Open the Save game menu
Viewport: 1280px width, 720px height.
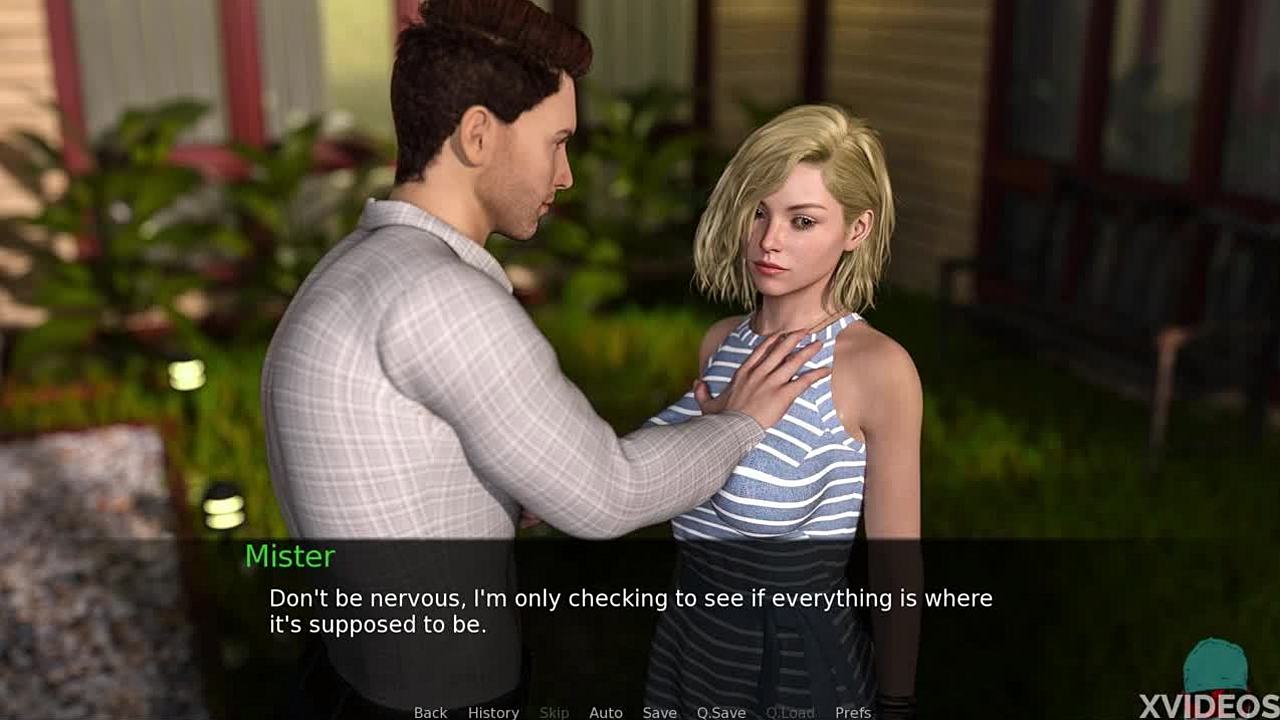pos(659,712)
